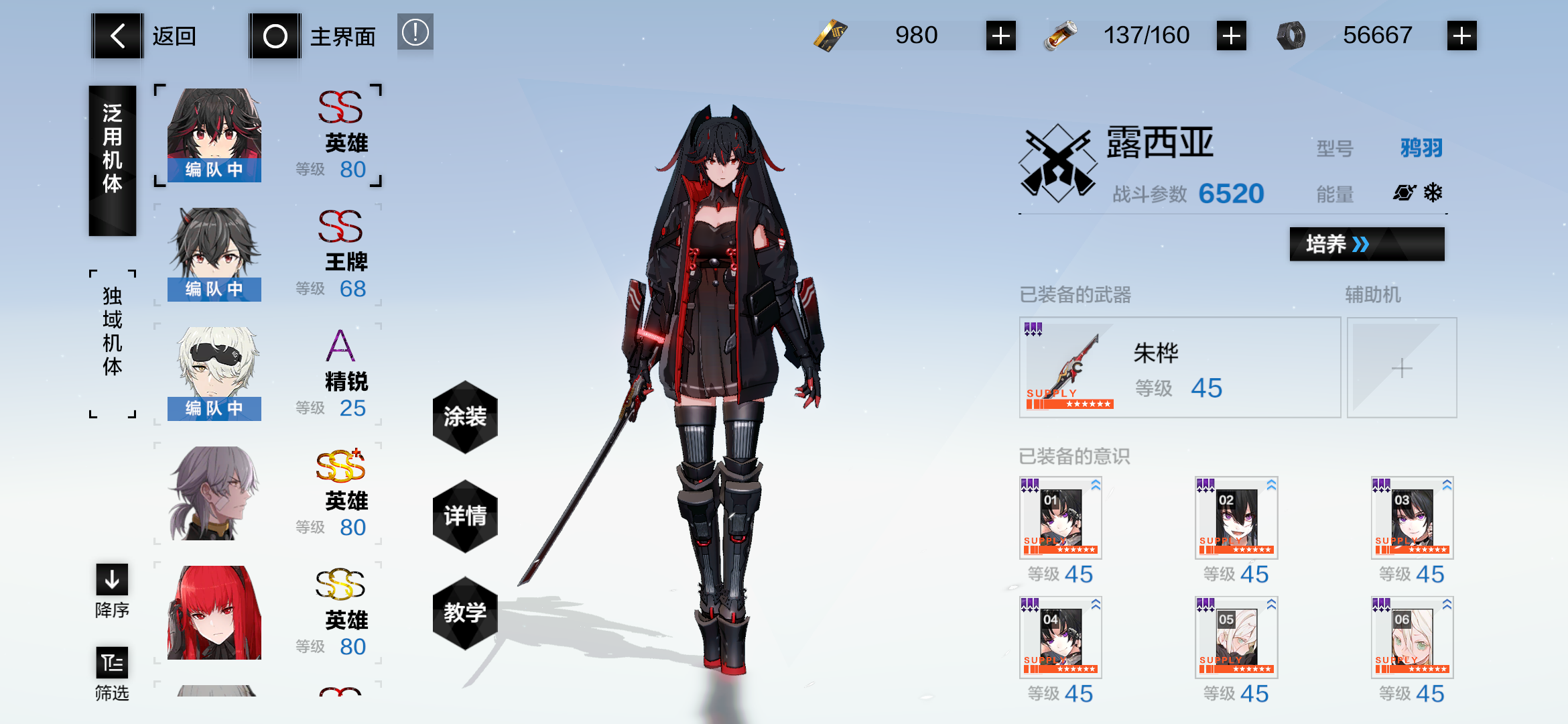Click the back arrow beside 返回
Viewport: 1568px width, 724px height.
click(117, 35)
